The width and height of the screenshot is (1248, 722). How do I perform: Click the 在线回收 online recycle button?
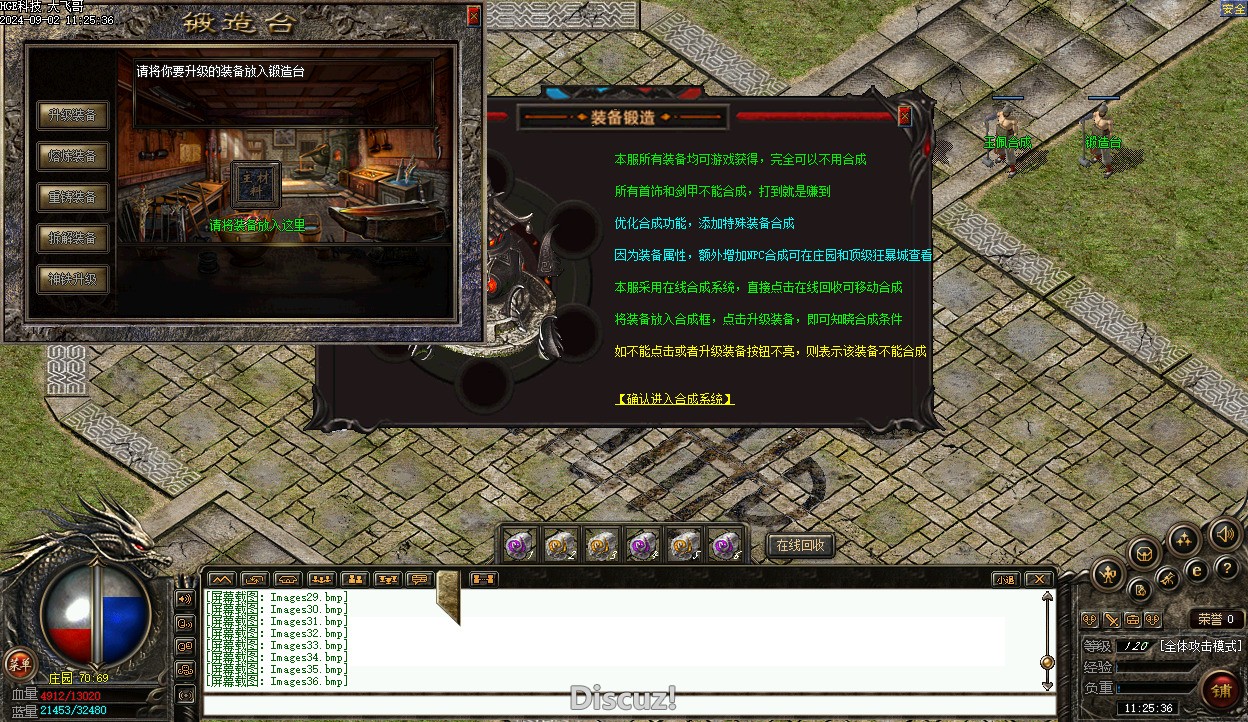pos(800,545)
